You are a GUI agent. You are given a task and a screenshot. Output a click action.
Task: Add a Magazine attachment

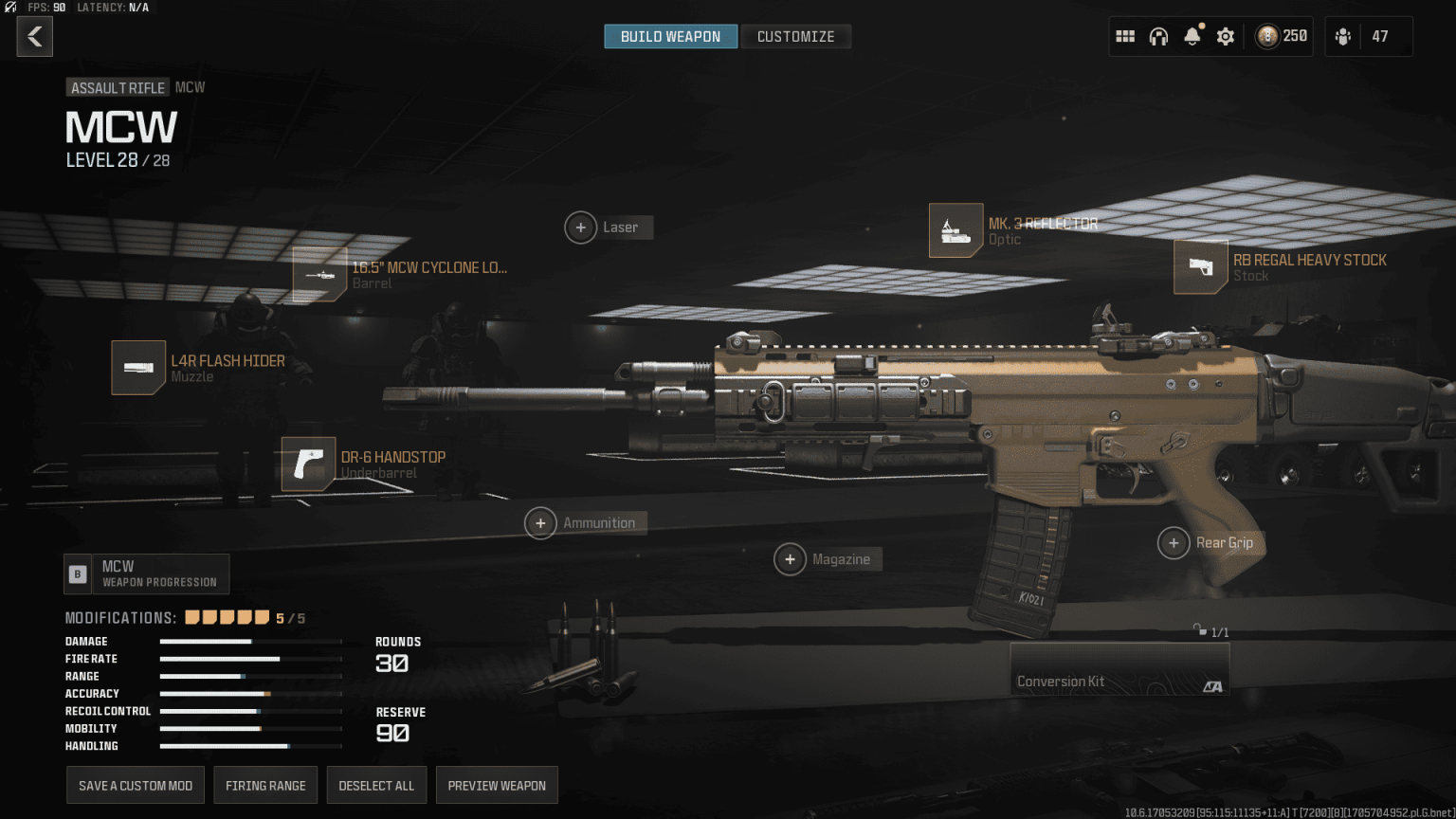point(790,559)
